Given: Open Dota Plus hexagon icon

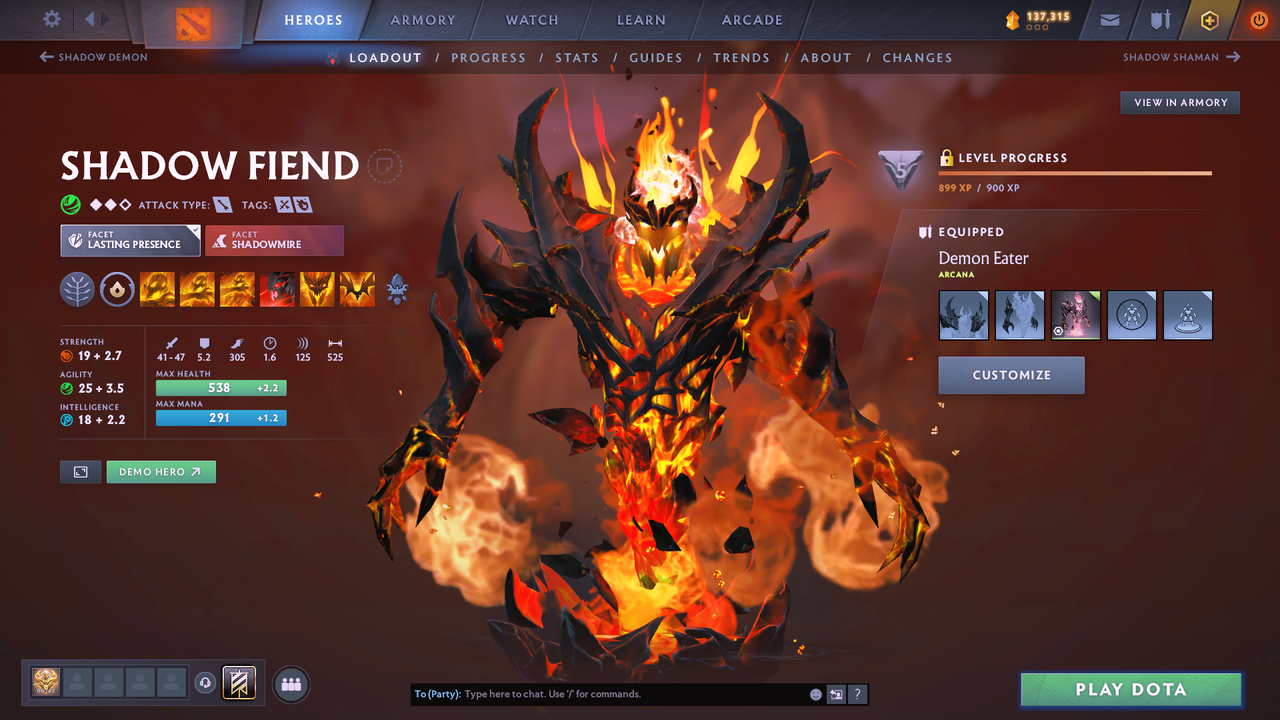Looking at the screenshot, I should click(x=1209, y=19).
